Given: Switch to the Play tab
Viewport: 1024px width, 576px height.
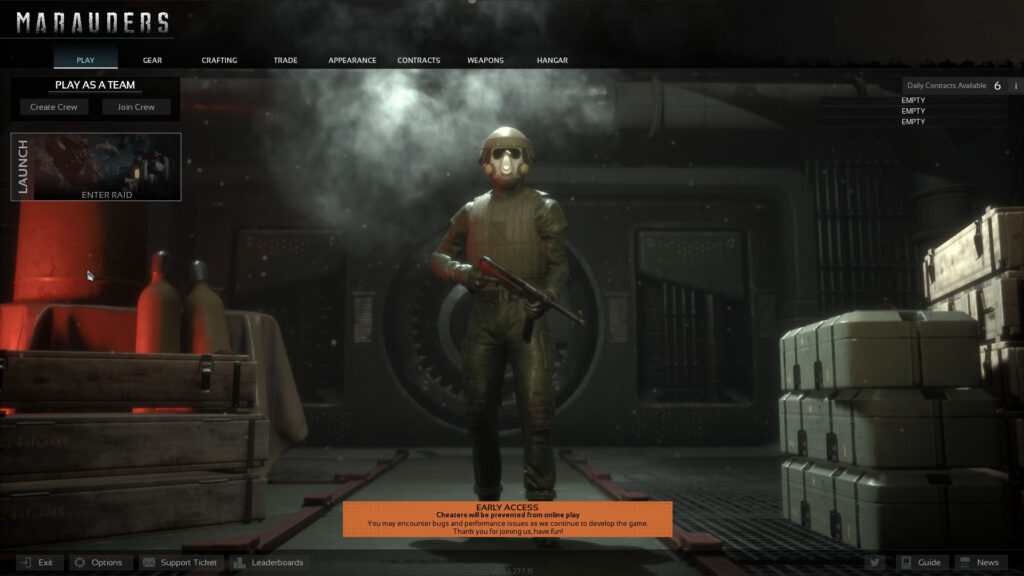Looking at the screenshot, I should 86,60.
